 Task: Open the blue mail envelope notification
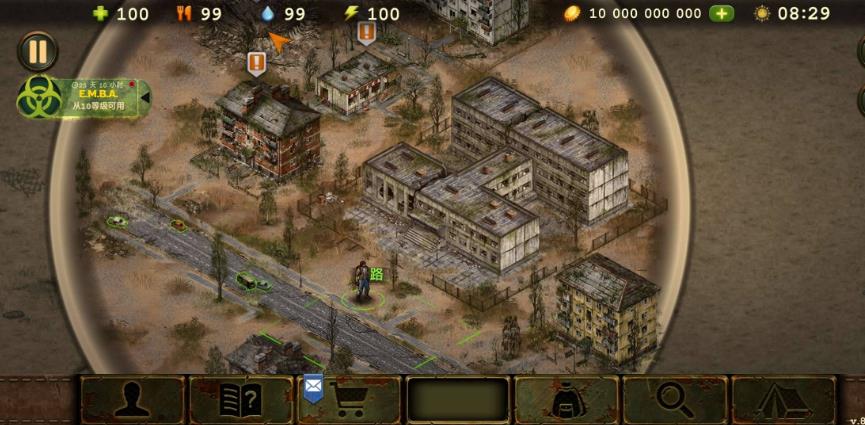click(313, 386)
